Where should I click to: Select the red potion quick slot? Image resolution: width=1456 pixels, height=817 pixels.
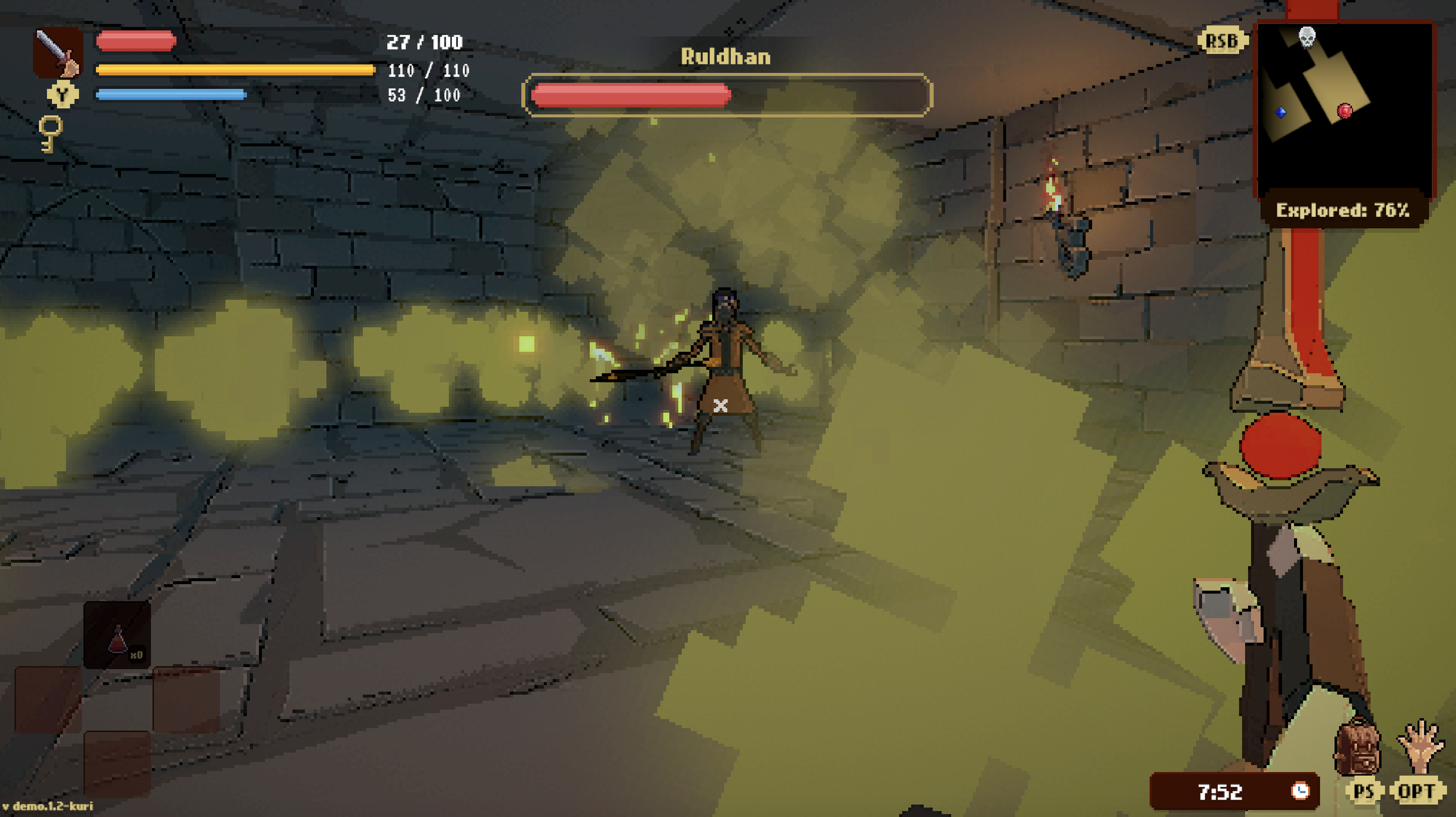(117, 635)
